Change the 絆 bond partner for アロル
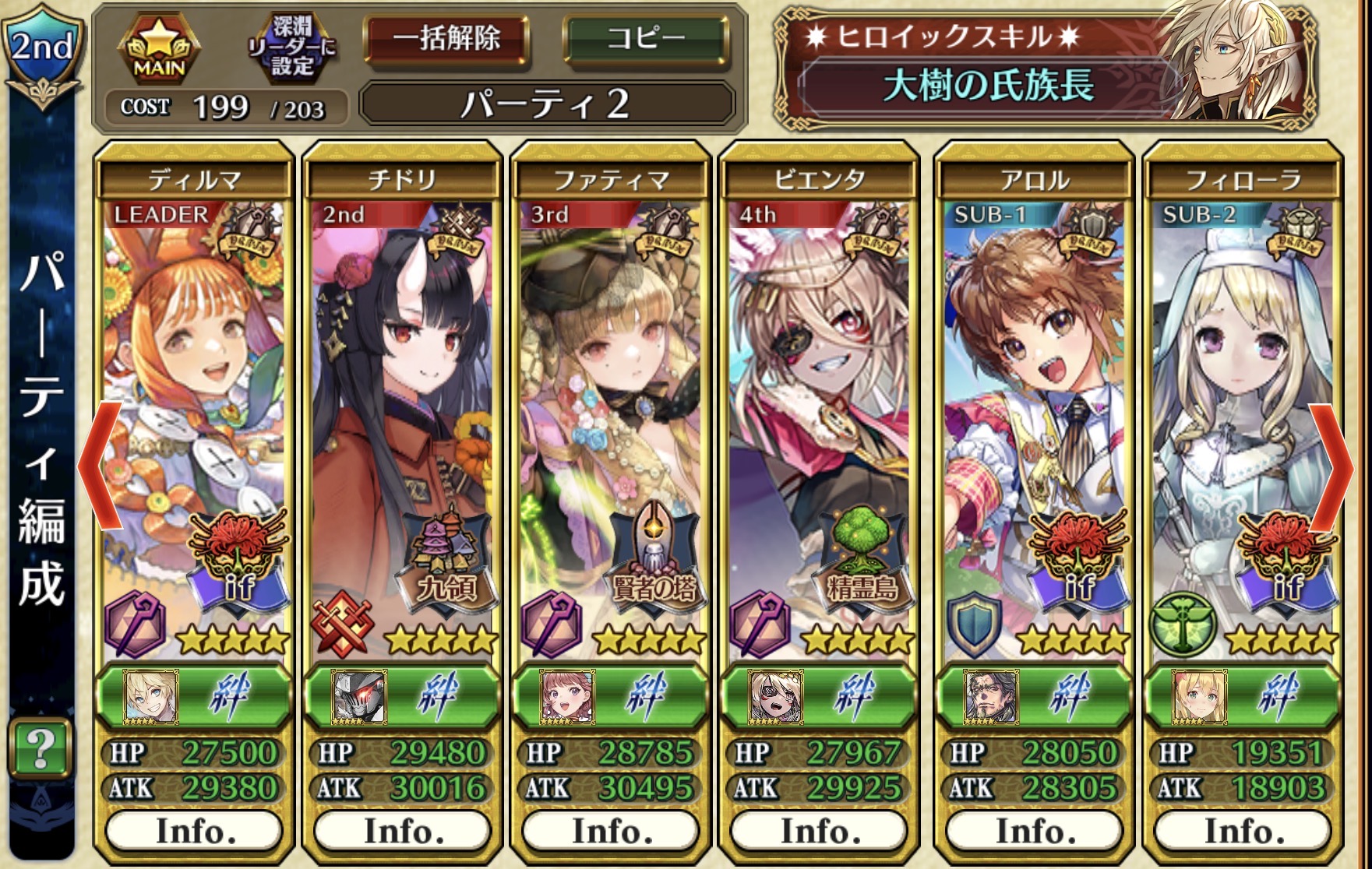Image resolution: width=1372 pixels, height=869 pixels. [x=1033, y=695]
